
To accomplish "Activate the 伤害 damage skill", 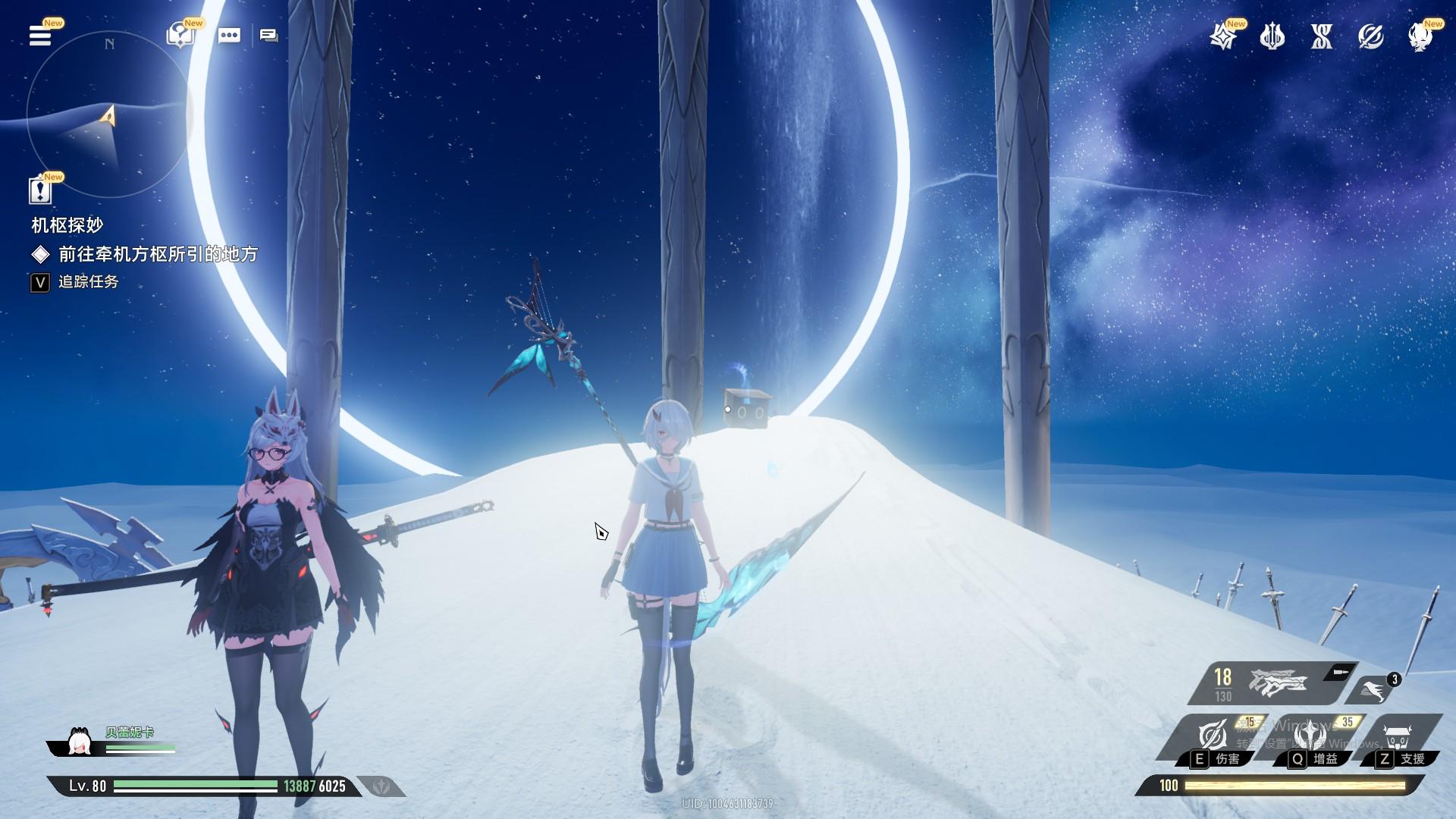I will (1213, 737).
